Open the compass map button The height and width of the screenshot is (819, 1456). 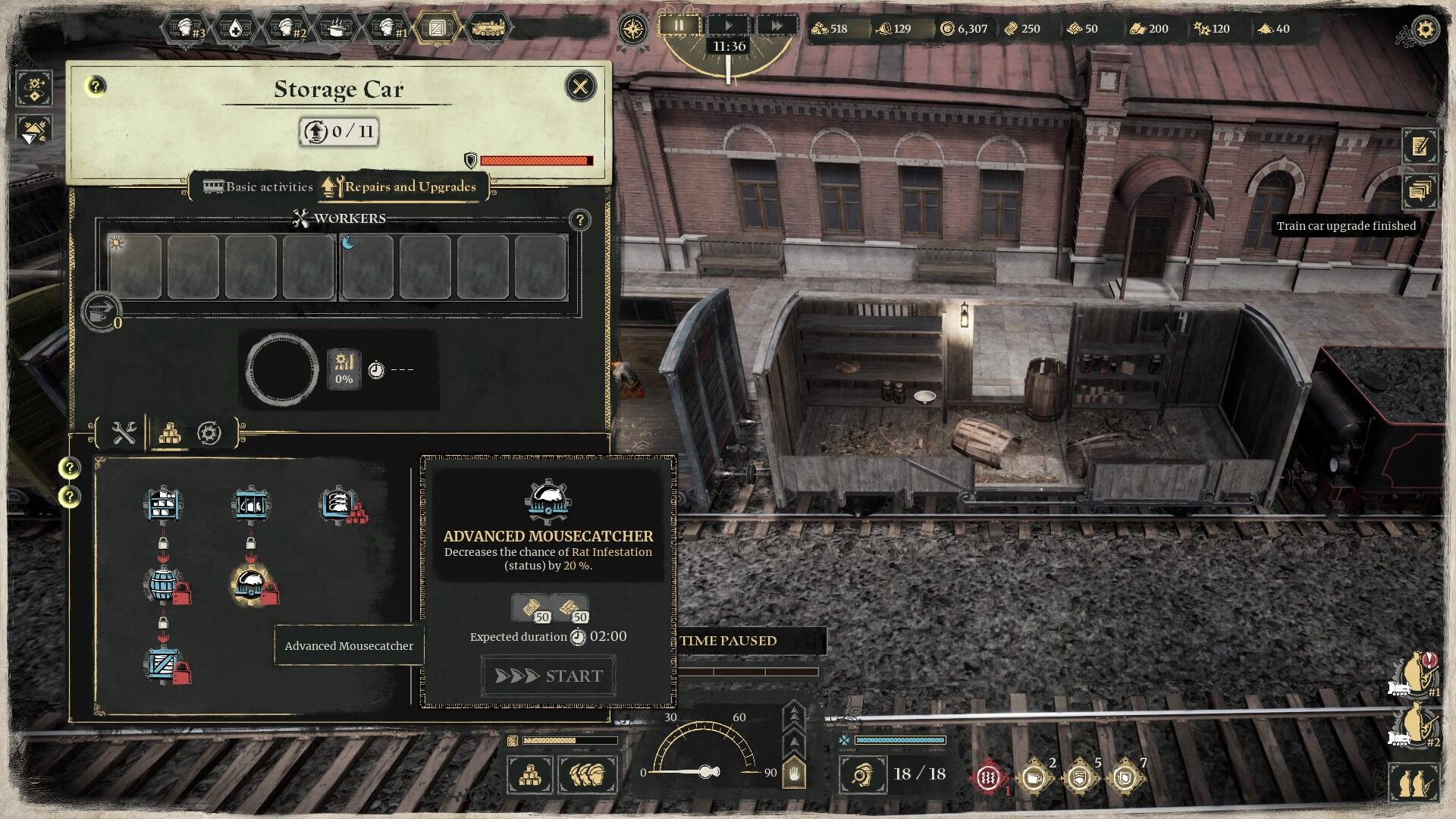(x=632, y=29)
